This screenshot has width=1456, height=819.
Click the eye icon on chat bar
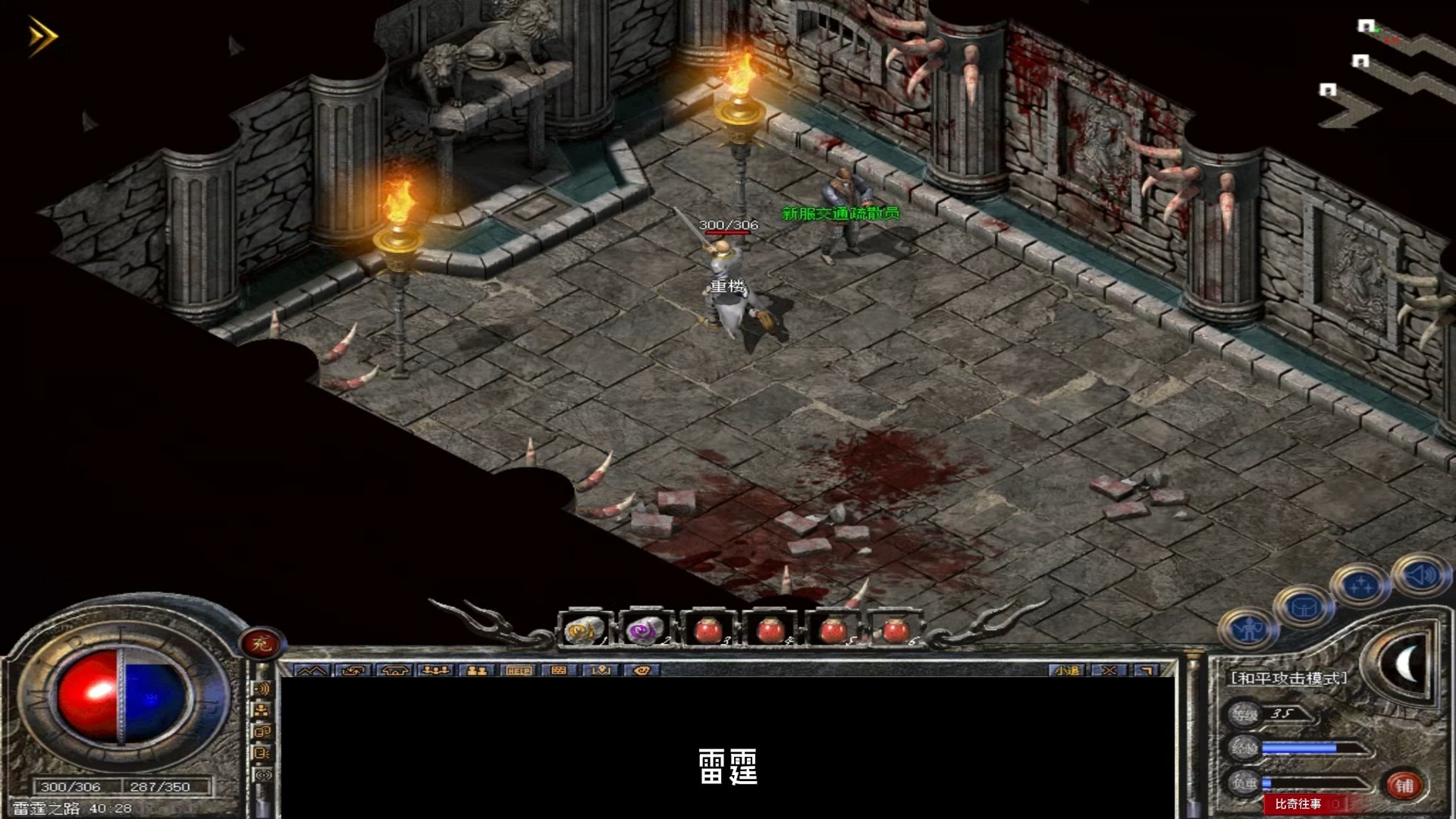(642, 670)
